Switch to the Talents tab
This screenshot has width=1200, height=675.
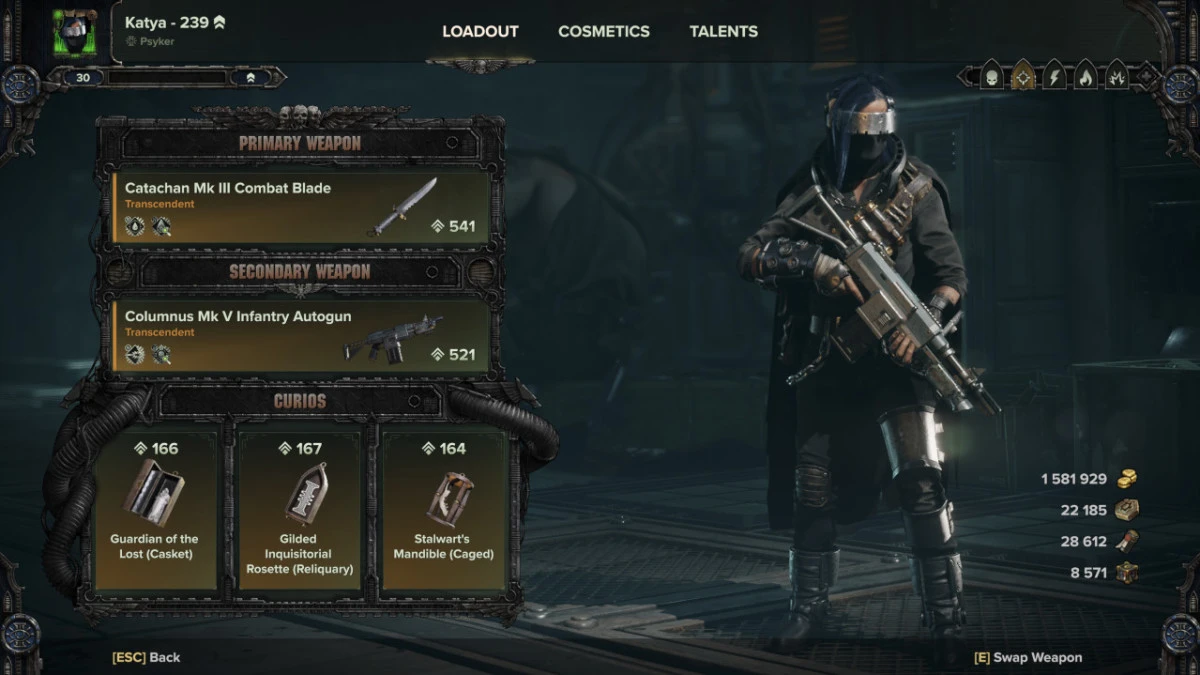point(723,31)
